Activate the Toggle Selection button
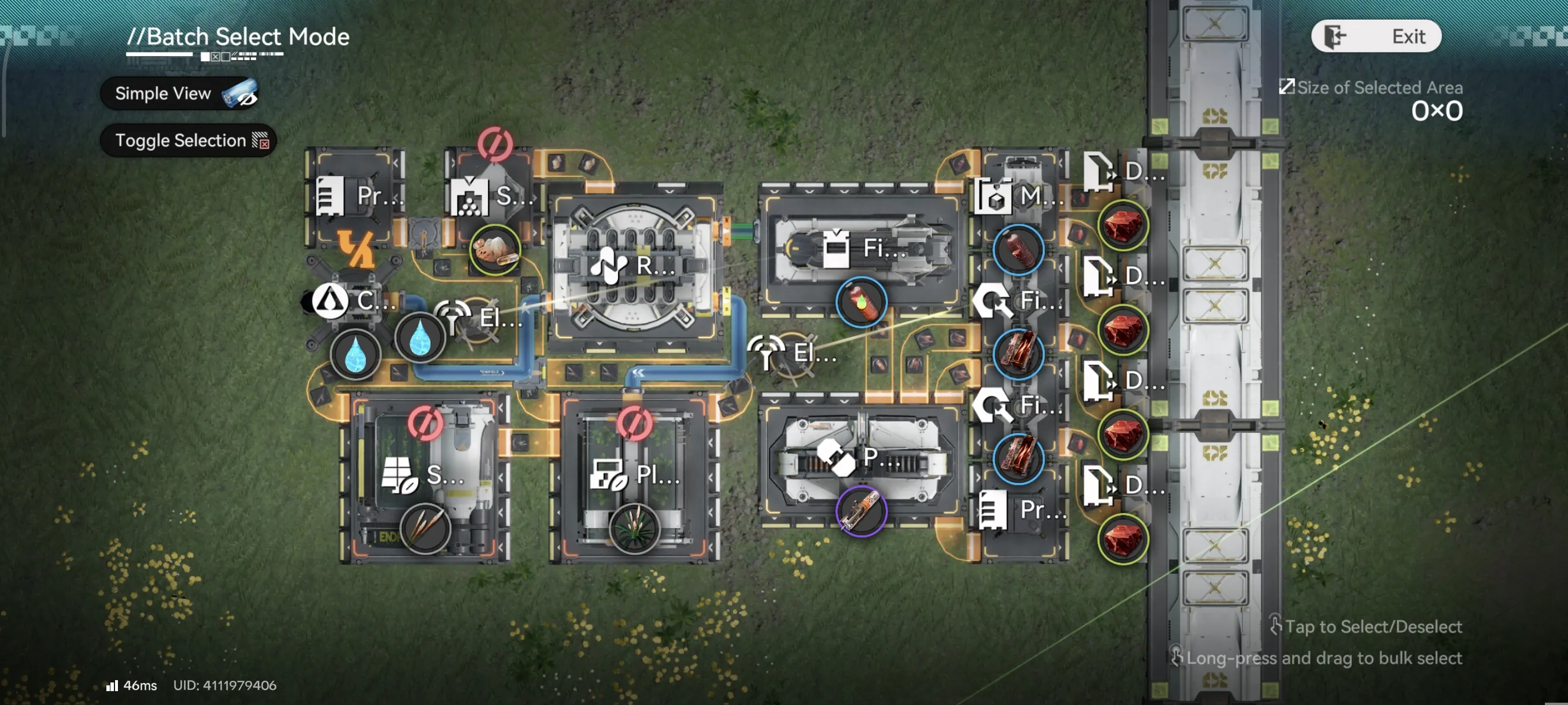This screenshot has width=1568, height=705. (x=188, y=140)
